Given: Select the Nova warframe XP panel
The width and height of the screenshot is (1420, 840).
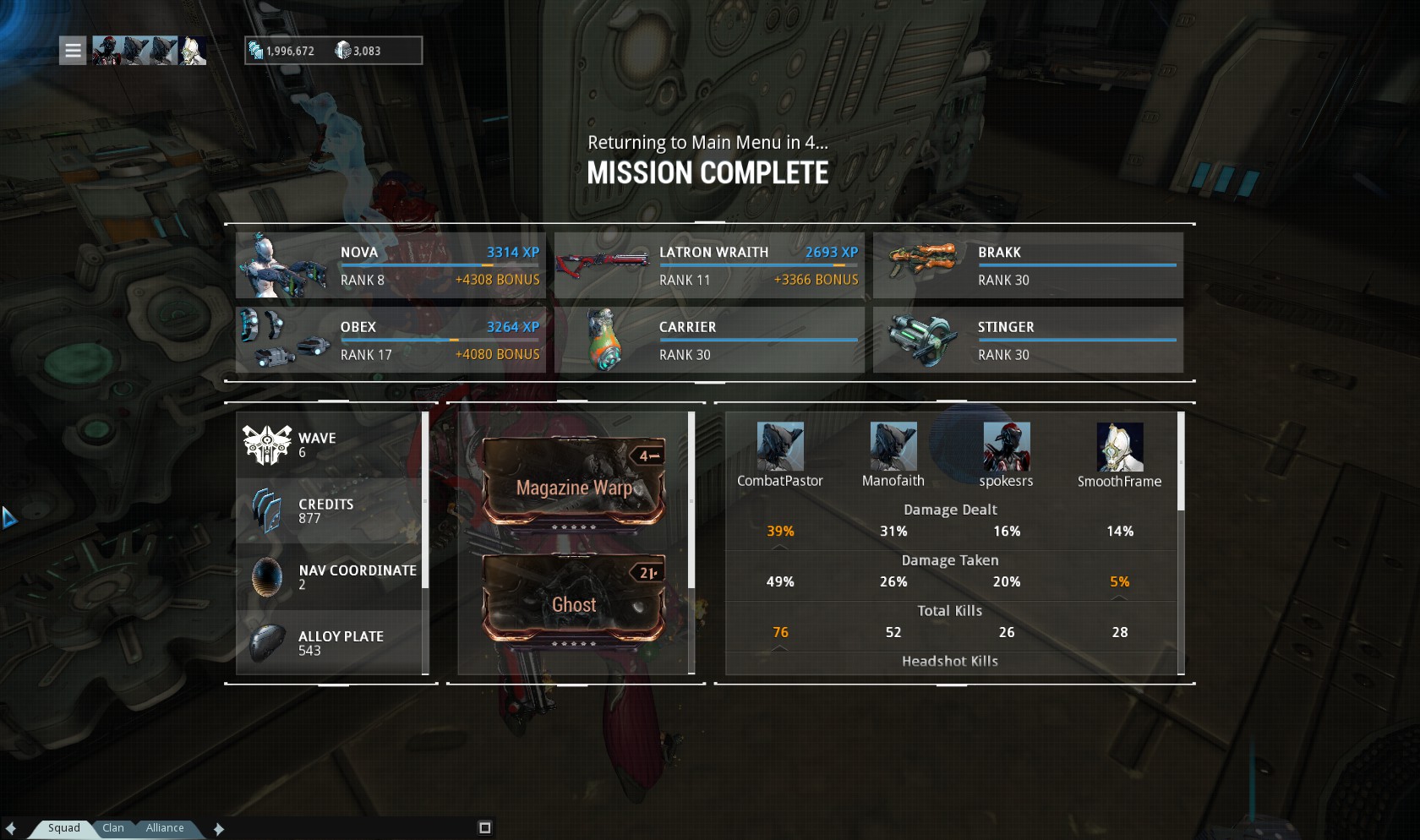Looking at the screenshot, I should [x=390, y=265].
